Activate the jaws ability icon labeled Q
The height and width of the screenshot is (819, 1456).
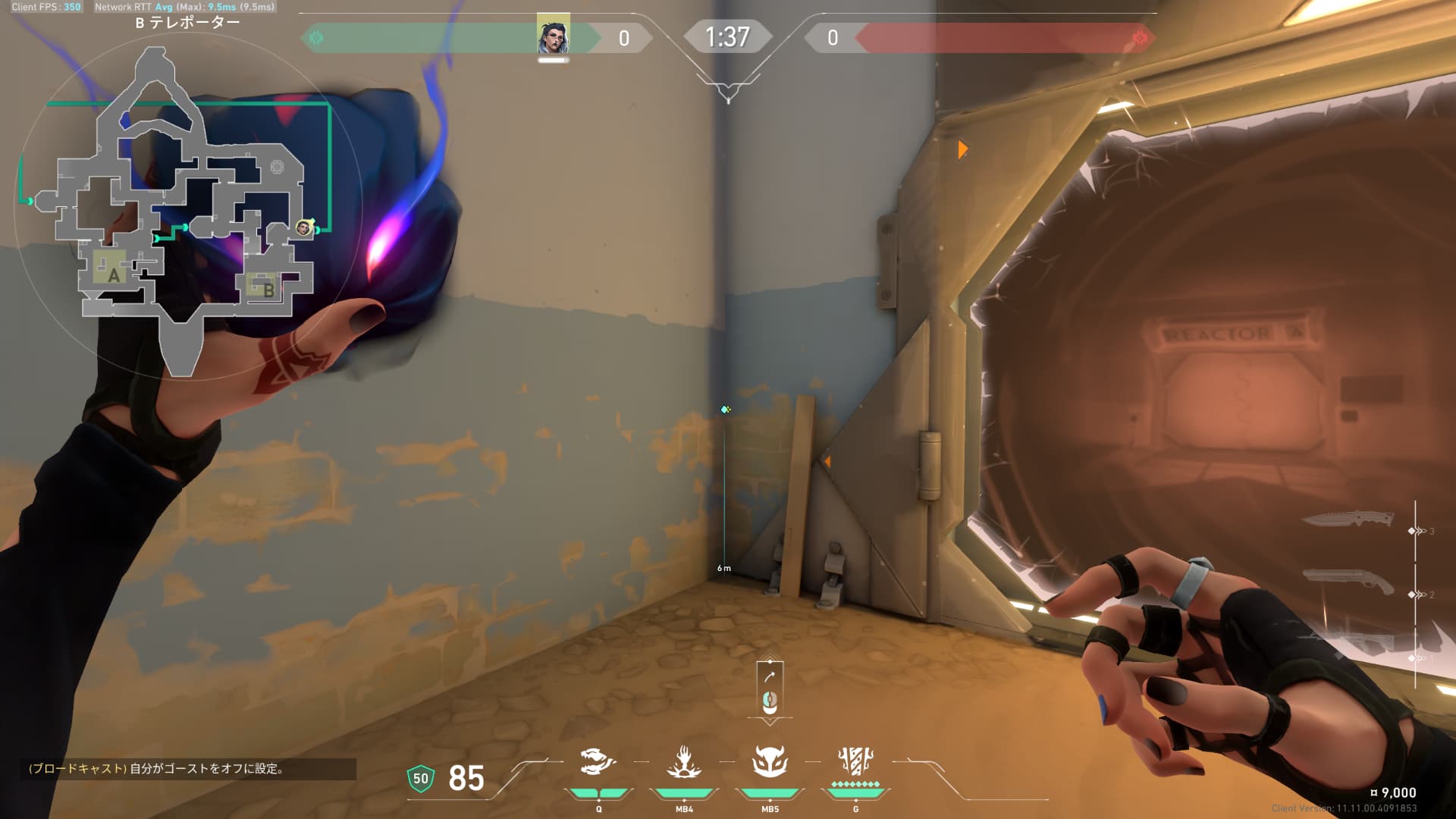pos(598,762)
